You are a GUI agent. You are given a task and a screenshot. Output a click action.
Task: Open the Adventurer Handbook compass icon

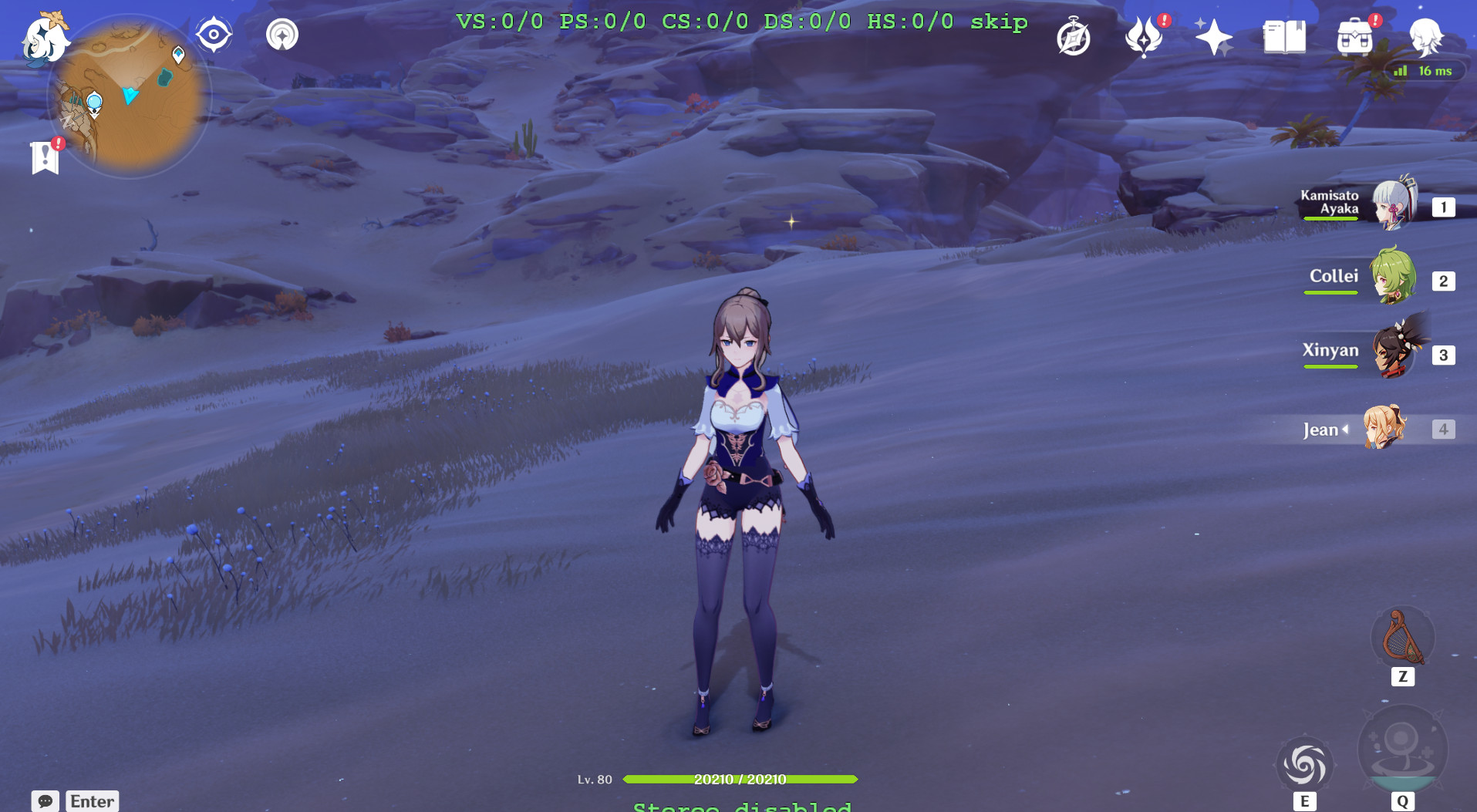[1074, 34]
